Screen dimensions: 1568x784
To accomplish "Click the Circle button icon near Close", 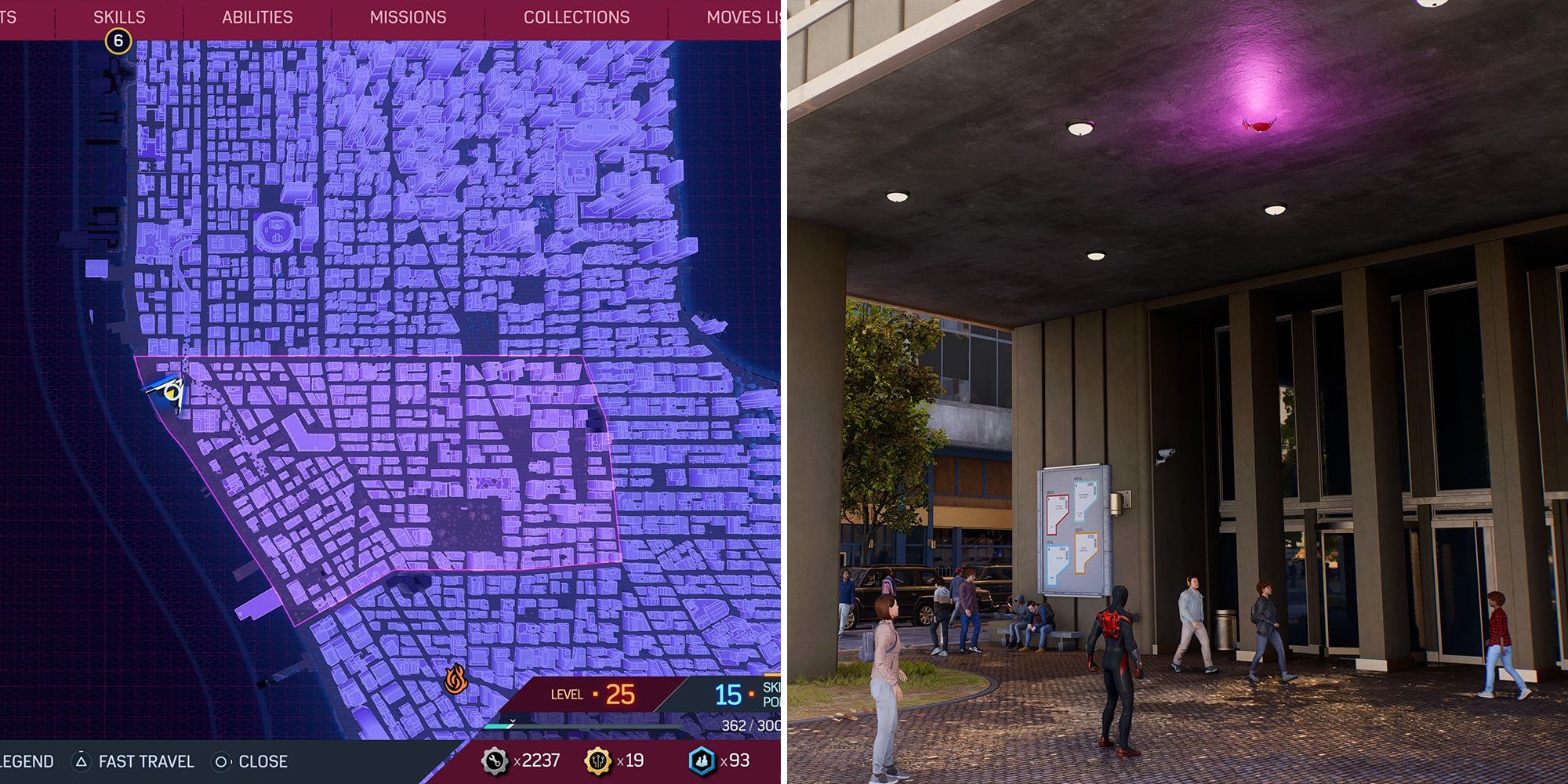I will (220, 760).
